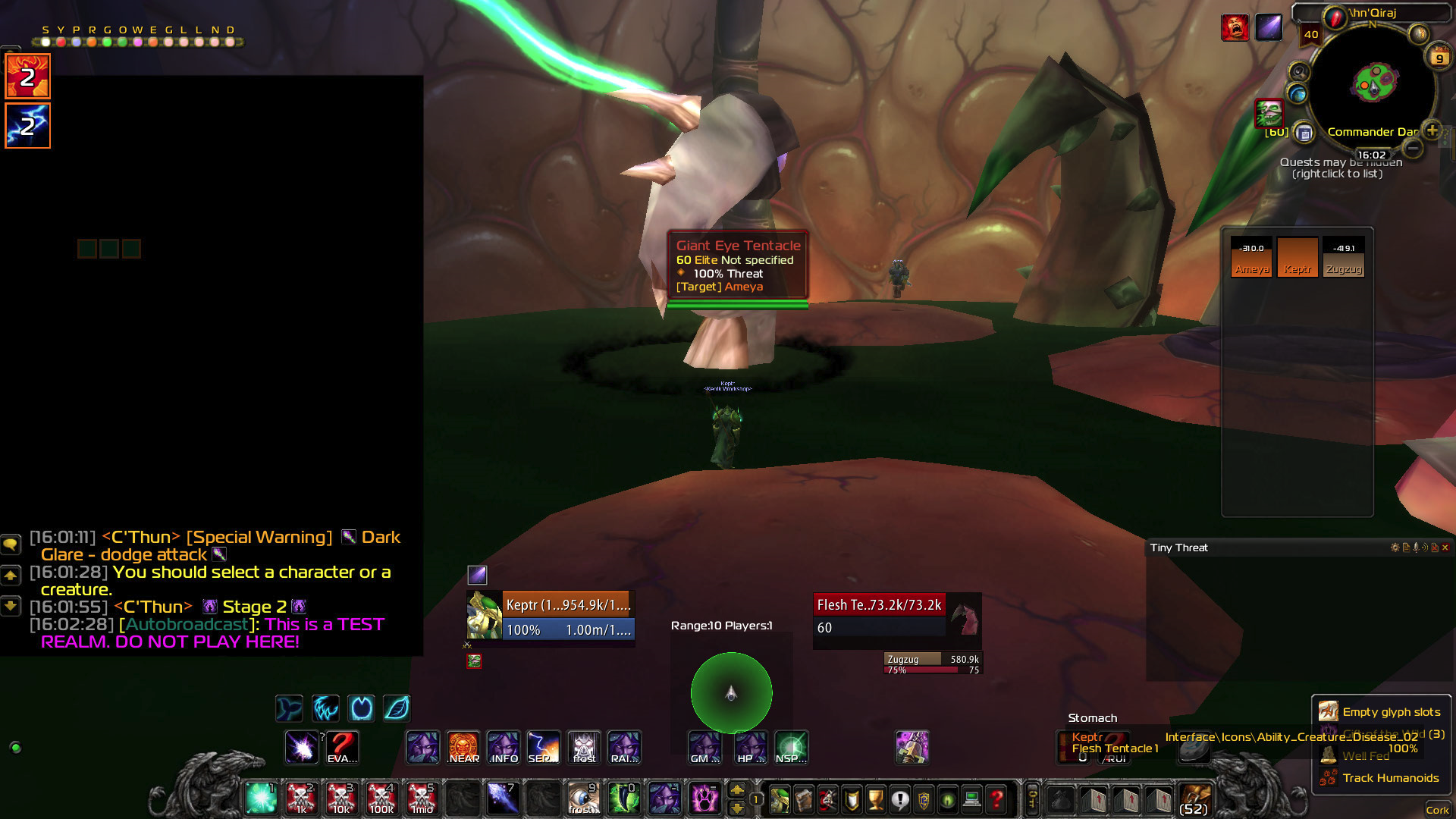Open the backpack showing 52 free slots
Image resolution: width=1456 pixels, height=819 pixels.
[1196, 799]
